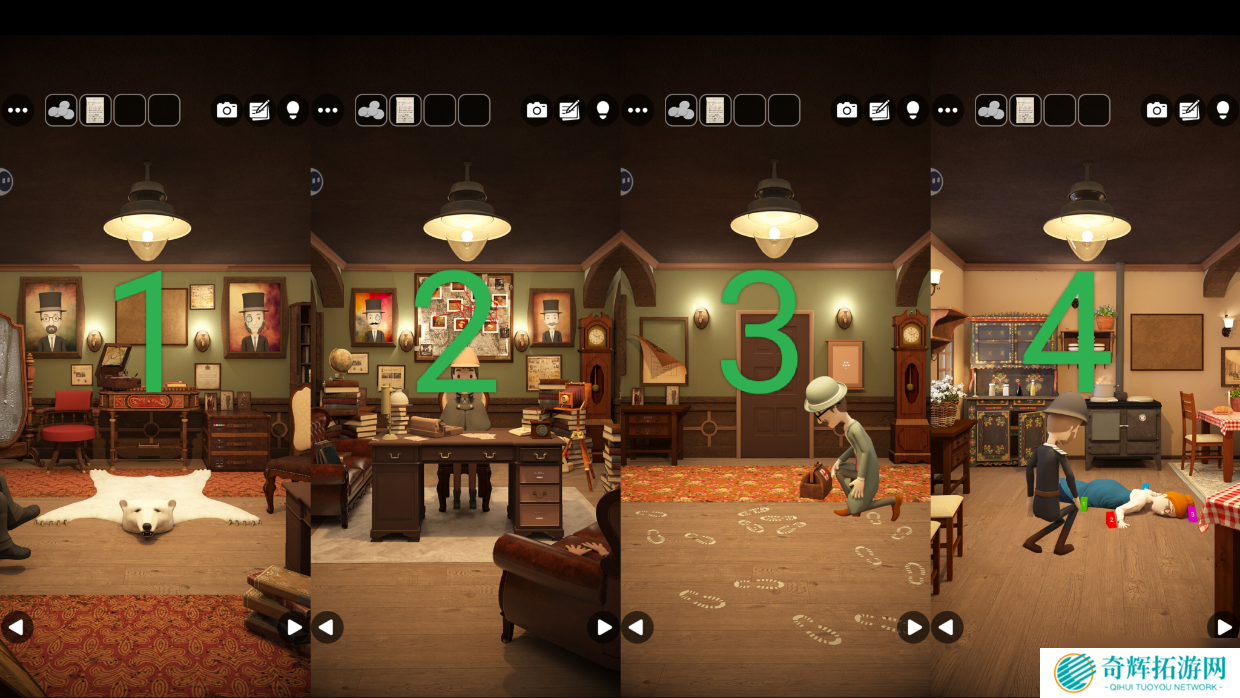
Task: Click the camera icon in scene 4
Action: coord(1157,110)
